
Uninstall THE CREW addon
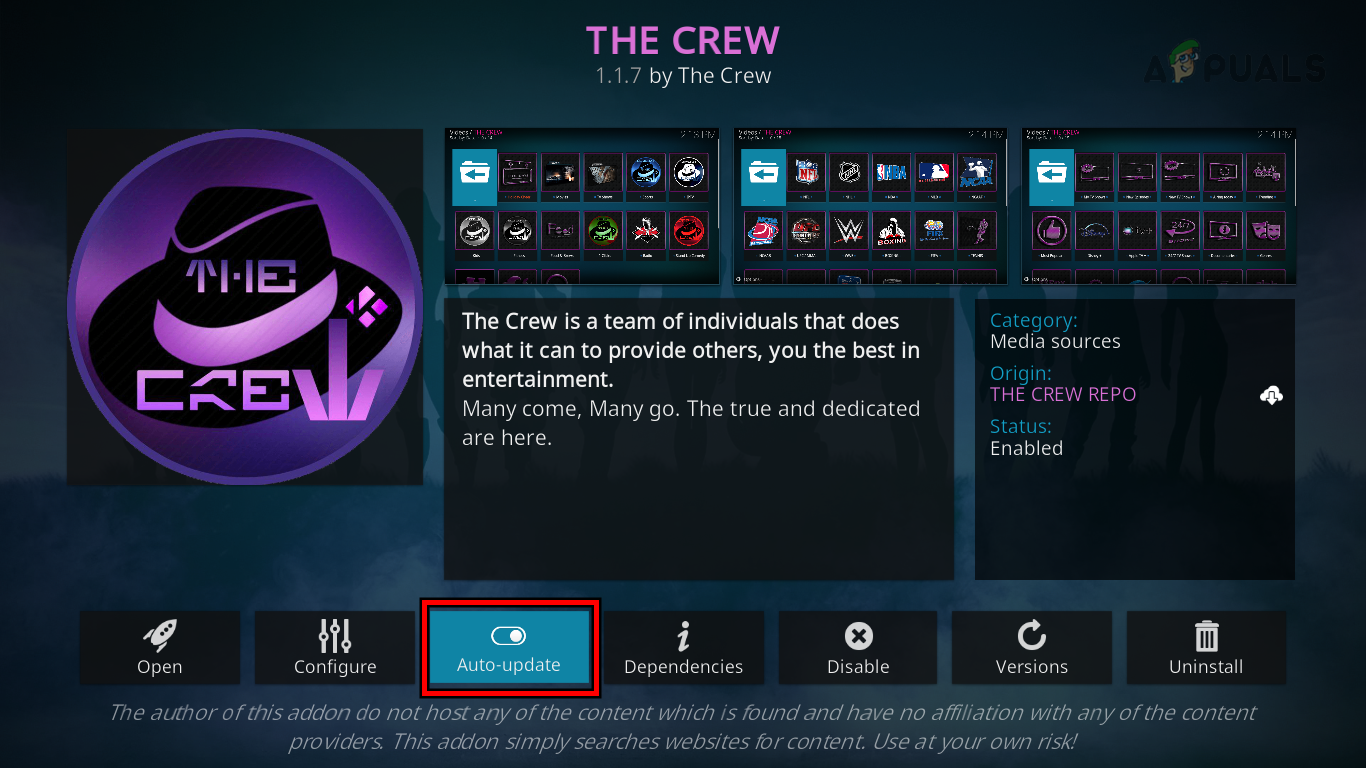pyautogui.click(x=1206, y=648)
